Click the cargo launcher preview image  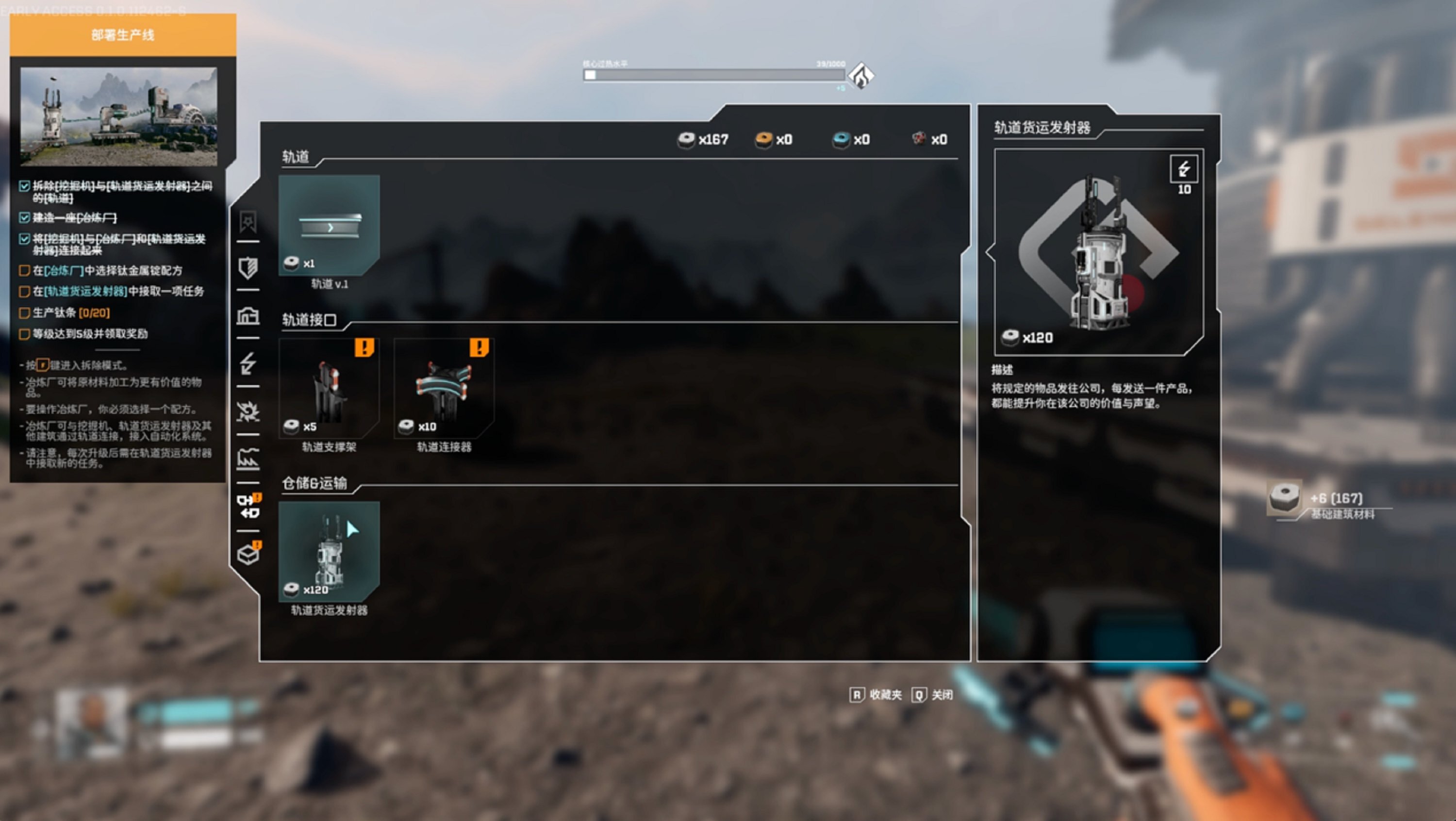(x=1098, y=252)
